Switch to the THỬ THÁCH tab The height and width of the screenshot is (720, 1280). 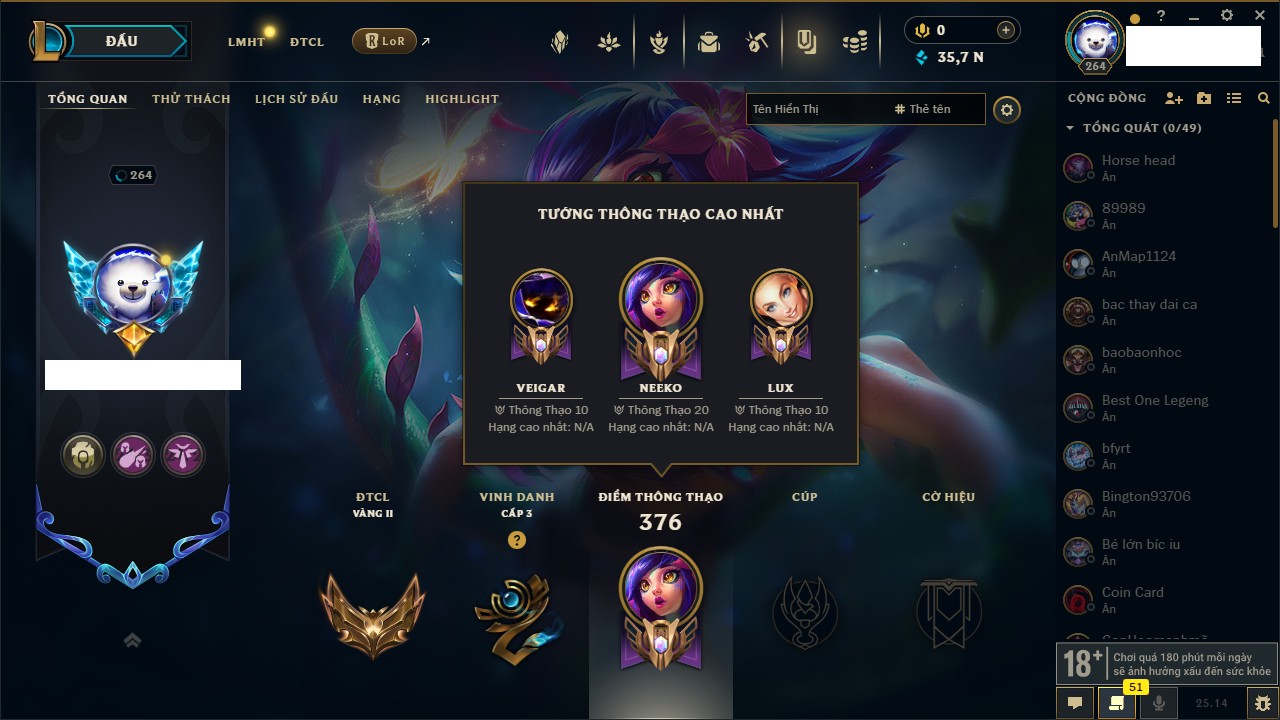click(191, 99)
